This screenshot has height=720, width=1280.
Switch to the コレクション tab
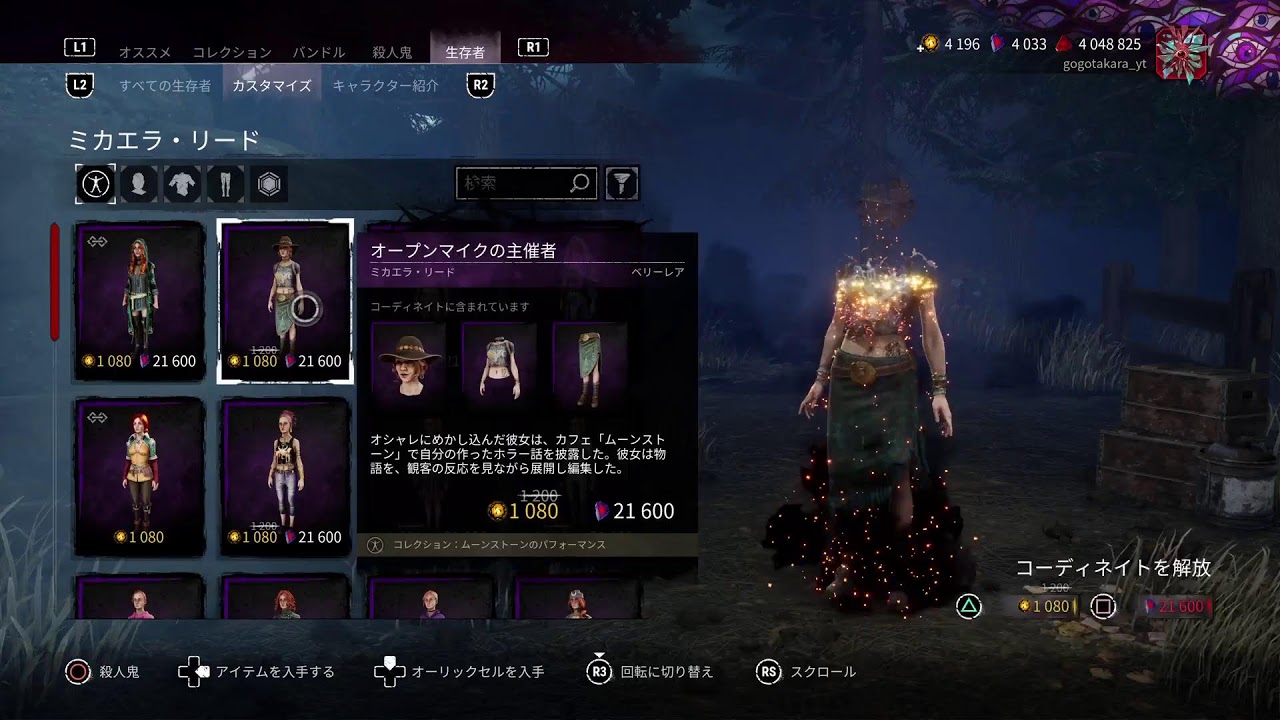pyautogui.click(x=232, y=52)
